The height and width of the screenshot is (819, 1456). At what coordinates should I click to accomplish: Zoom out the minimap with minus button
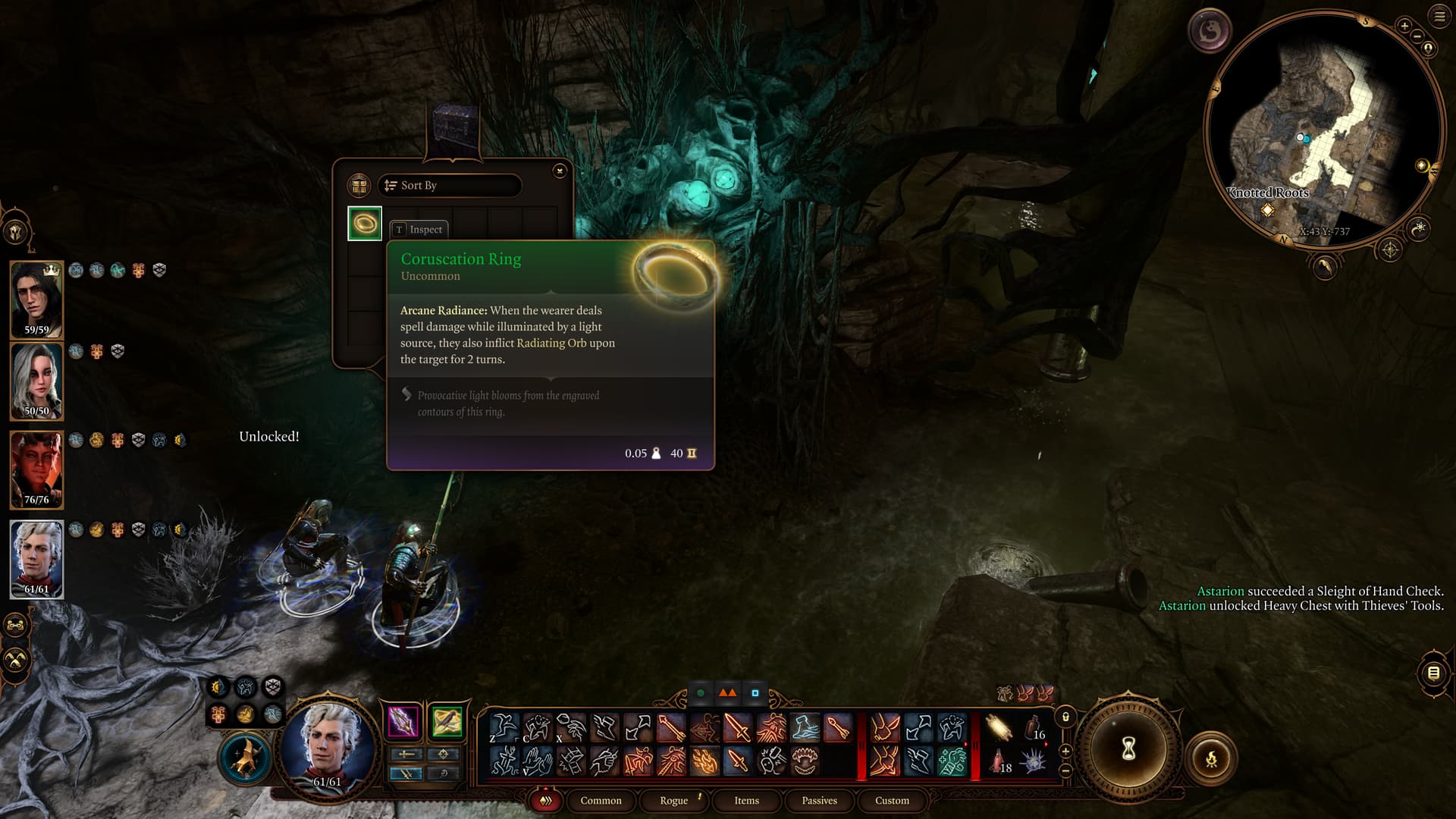click(x=1417, y=36)
